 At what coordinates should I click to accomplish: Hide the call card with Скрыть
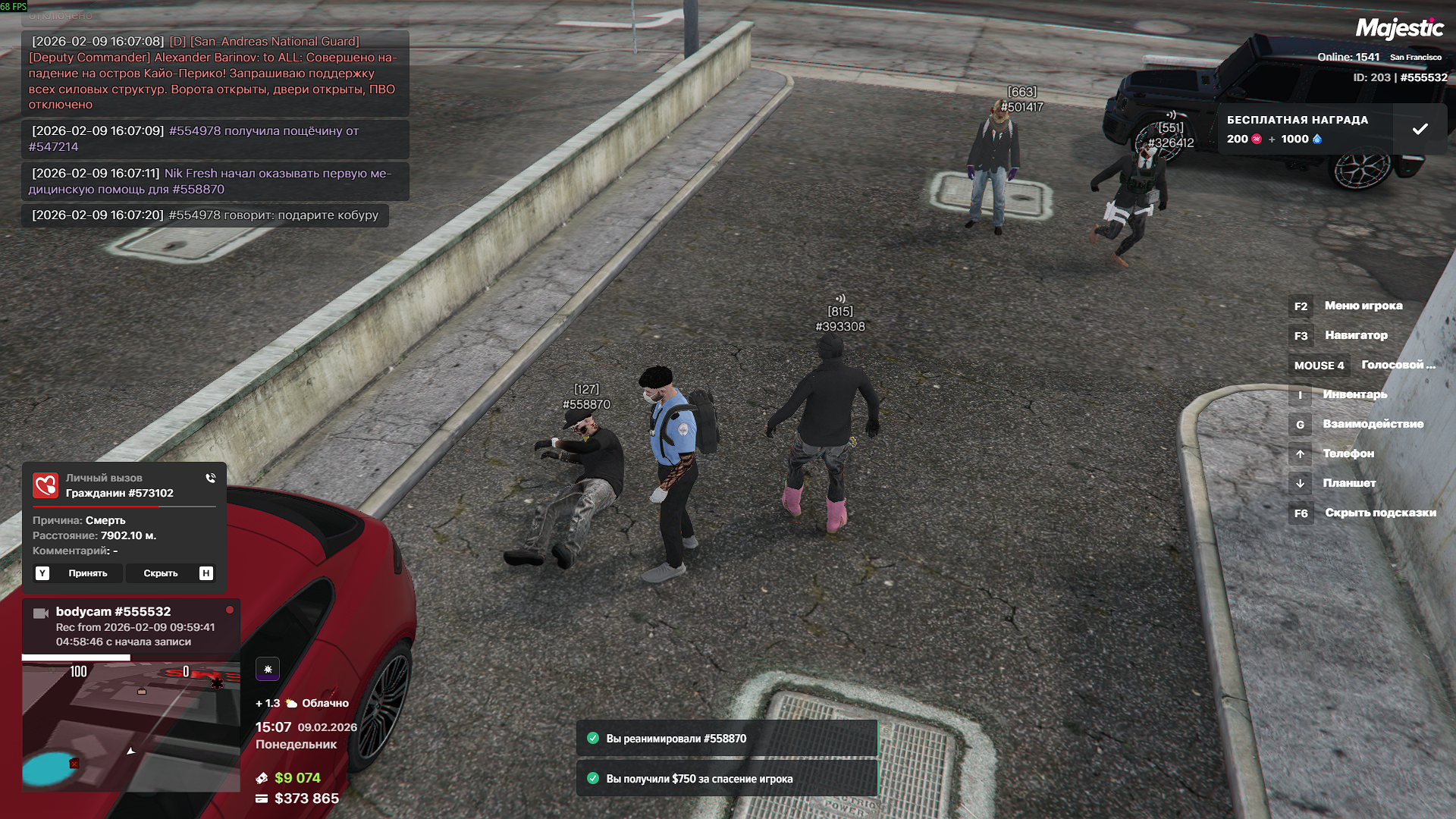[161, 573]
